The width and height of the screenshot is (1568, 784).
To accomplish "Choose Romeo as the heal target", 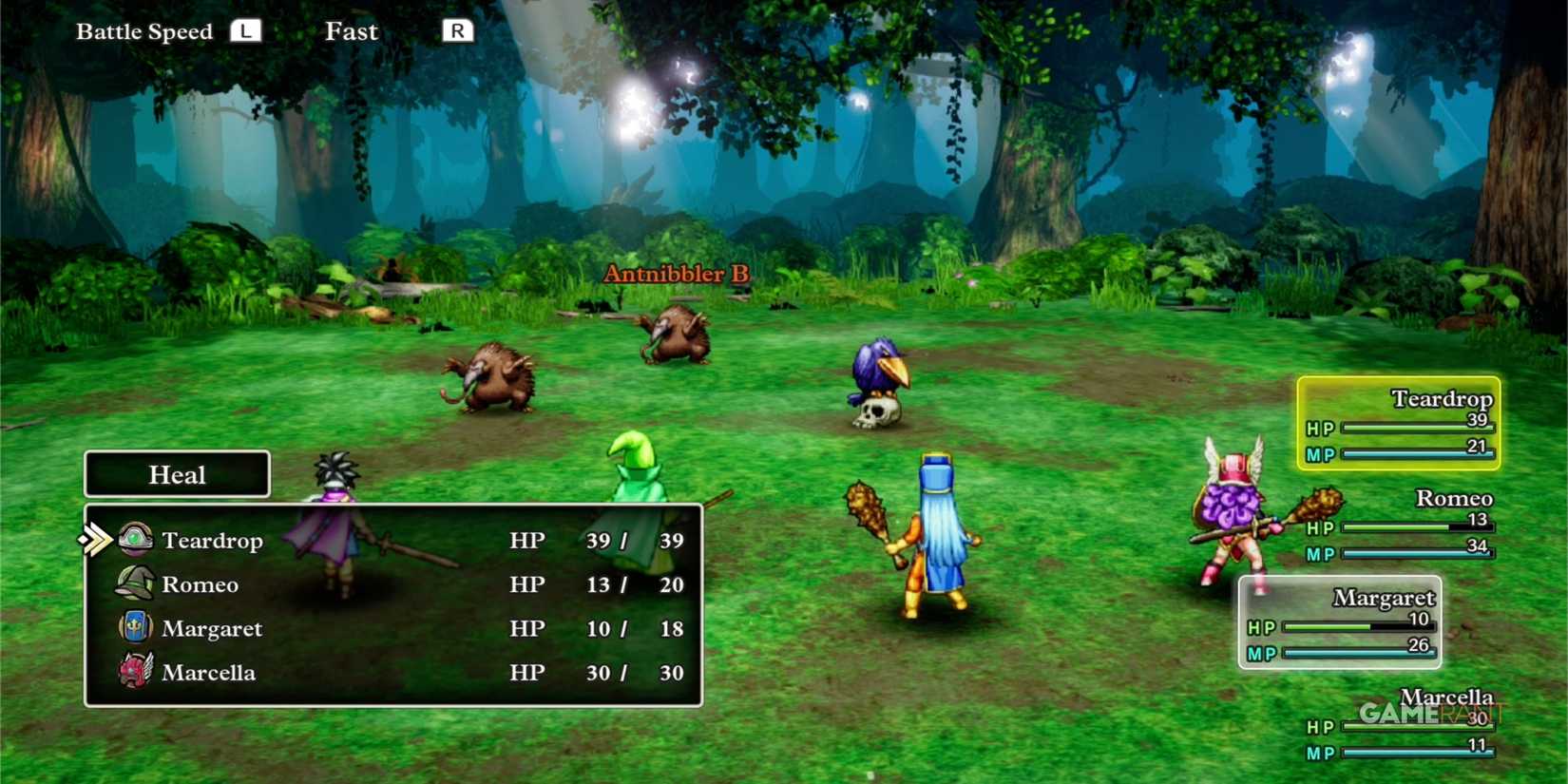I will click(201, 583).
